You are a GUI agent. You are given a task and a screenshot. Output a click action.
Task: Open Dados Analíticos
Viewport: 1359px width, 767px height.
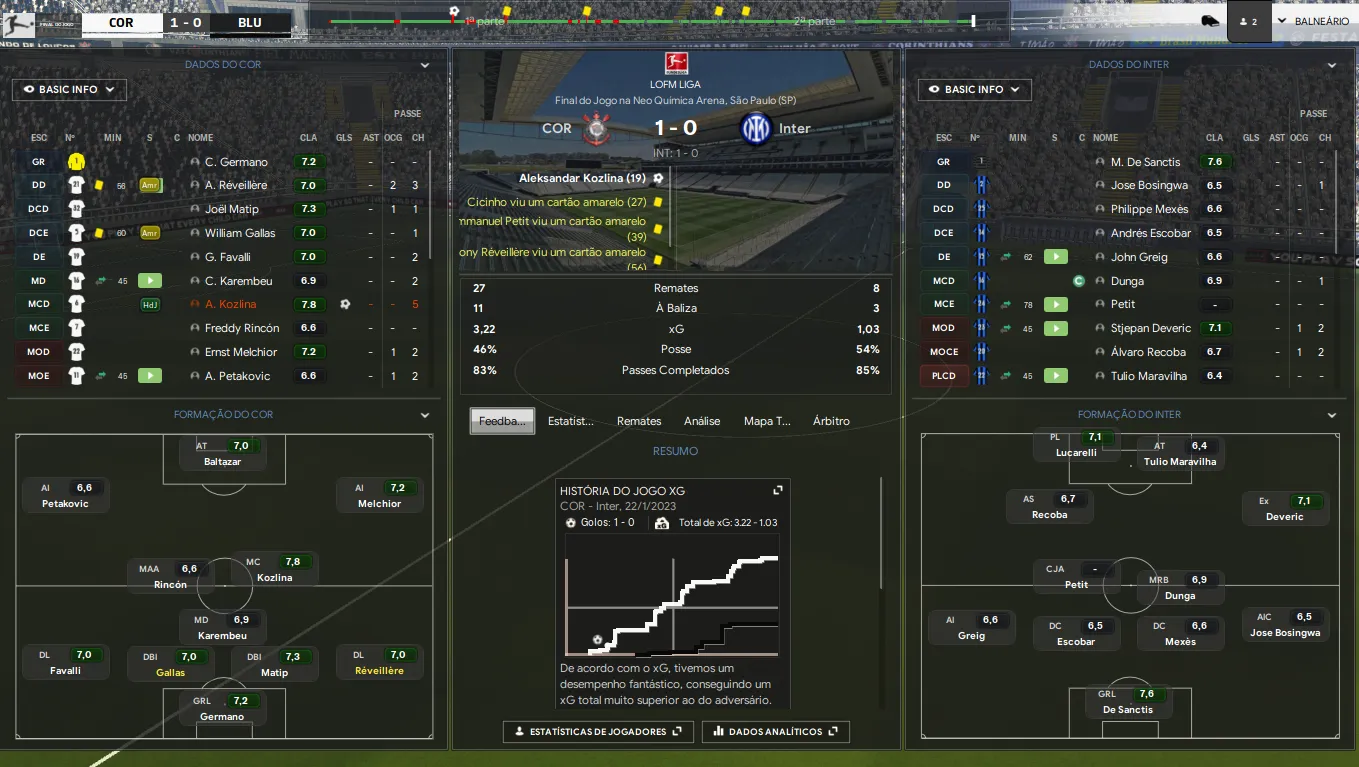[776, 732]
